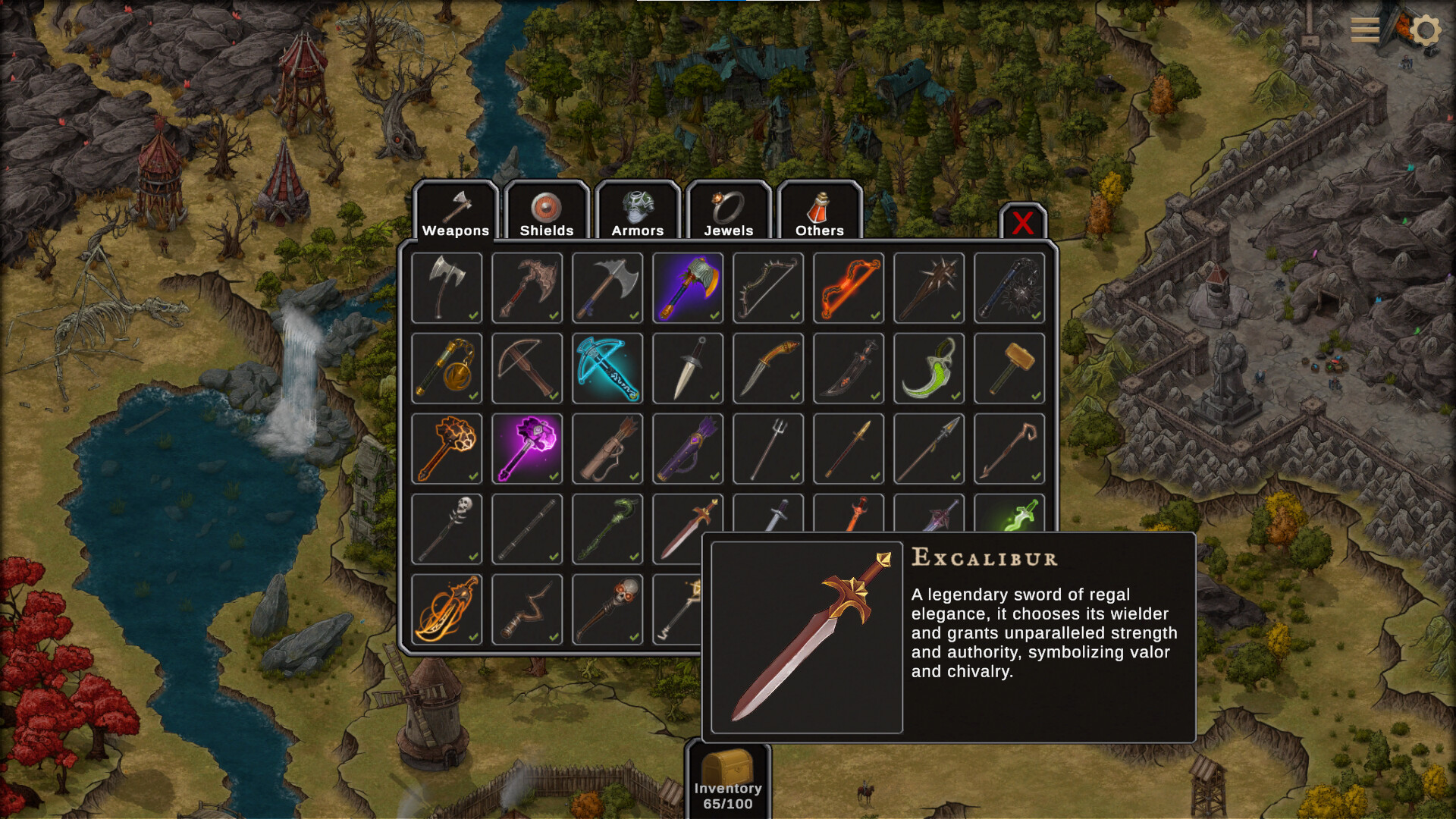Select the silver battle axe weapon

[447, 288]
